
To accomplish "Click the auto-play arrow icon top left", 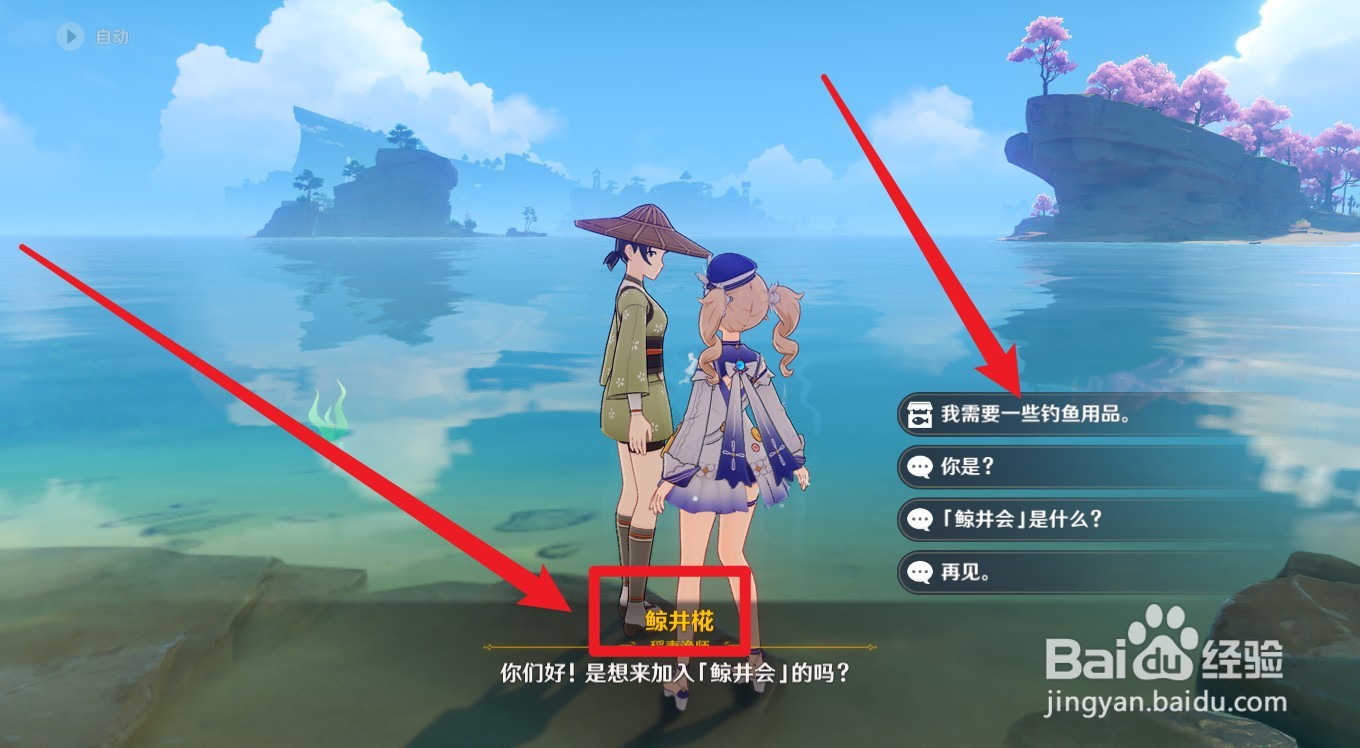I will [69, 38].
